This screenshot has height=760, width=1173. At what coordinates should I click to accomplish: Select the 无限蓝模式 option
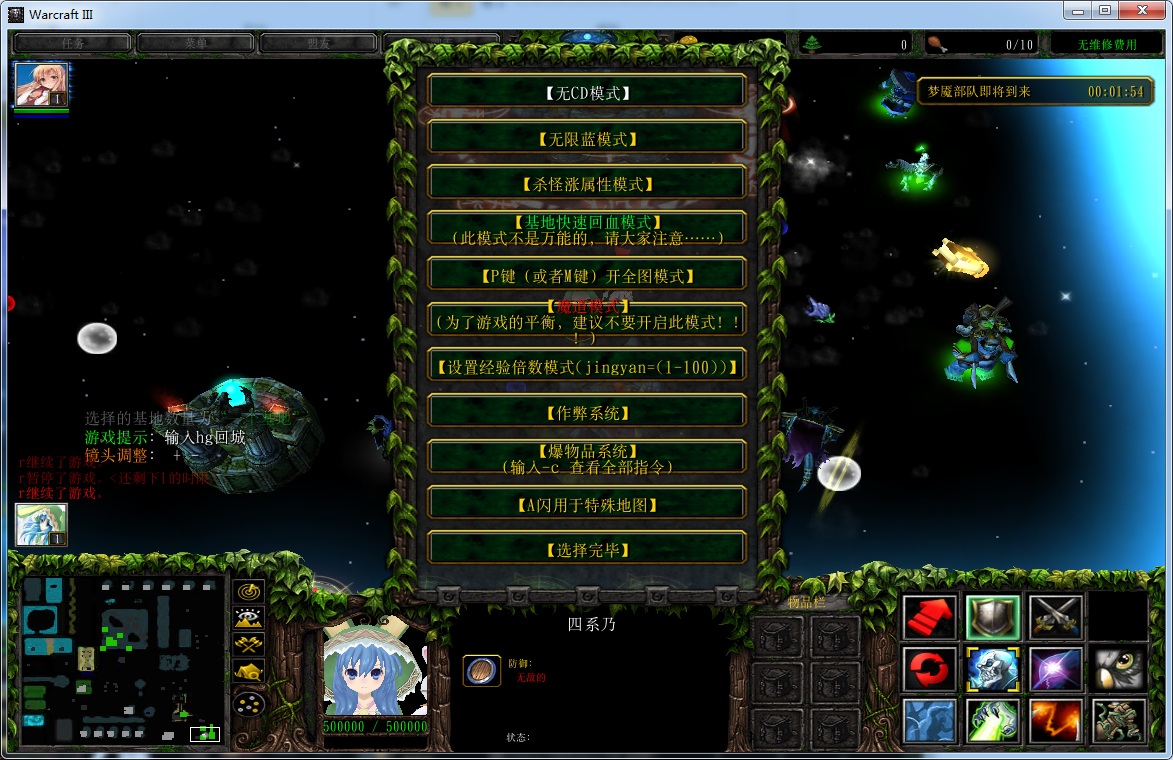[x=587, y=139]
